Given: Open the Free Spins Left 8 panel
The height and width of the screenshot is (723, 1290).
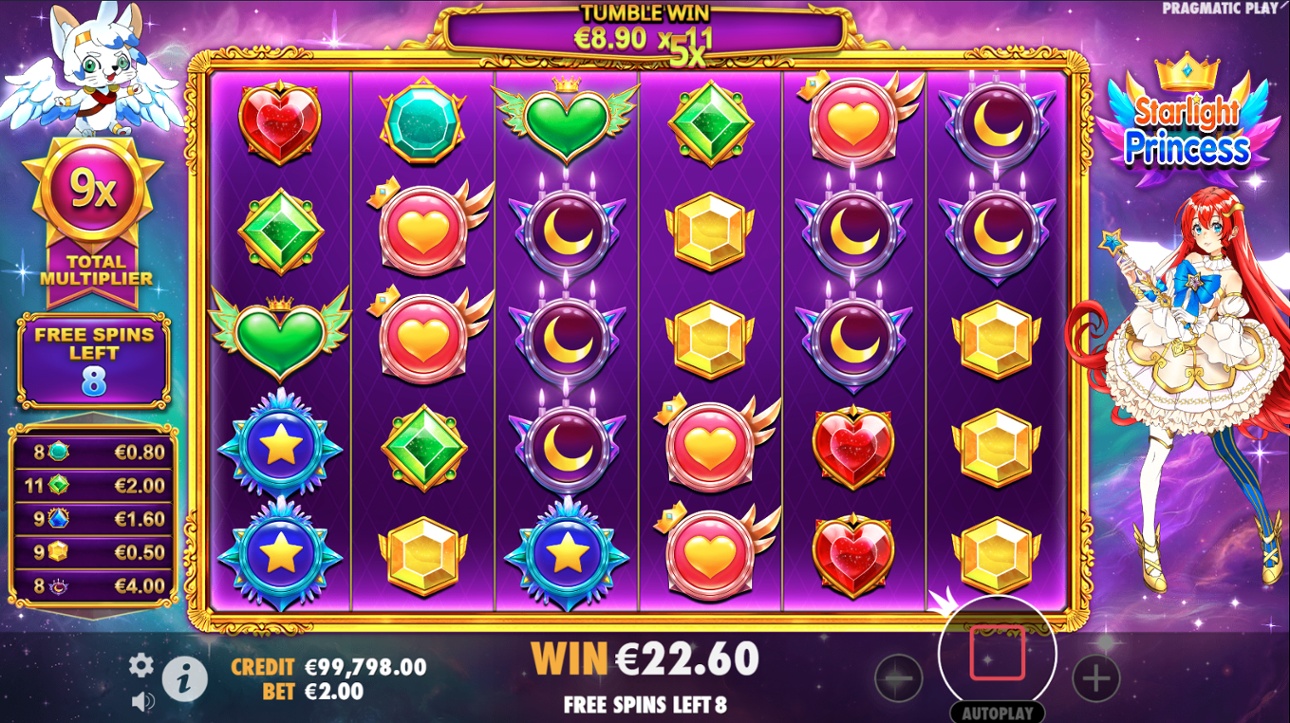Looking at the screenshot, I should [95, 360].
